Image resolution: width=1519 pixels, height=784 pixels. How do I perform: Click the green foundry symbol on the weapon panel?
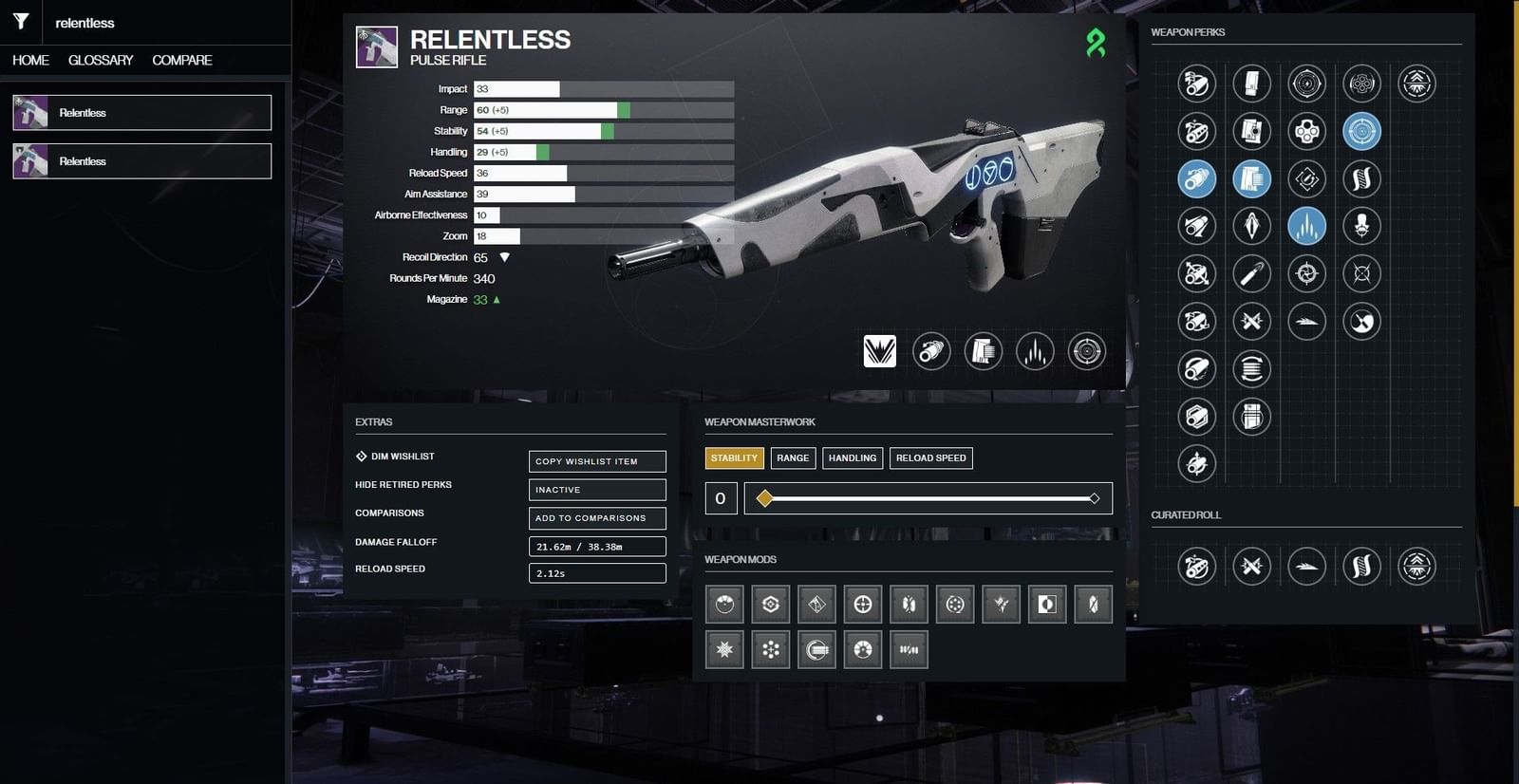[x=1097, y=44]
